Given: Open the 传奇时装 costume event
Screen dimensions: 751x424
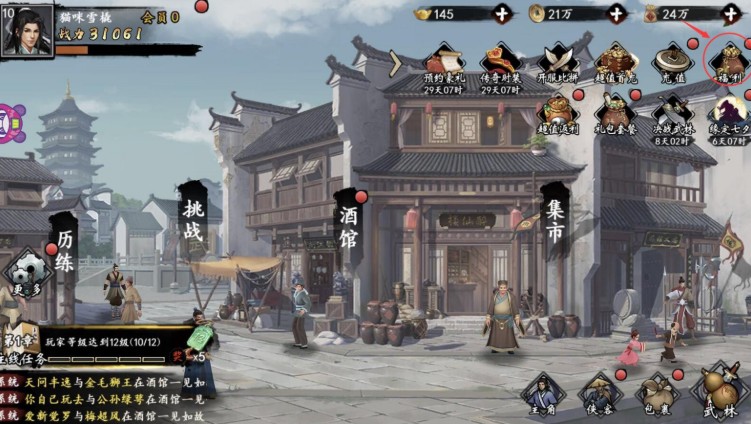Looking at the screenshot, I should (x=501, y=64).
